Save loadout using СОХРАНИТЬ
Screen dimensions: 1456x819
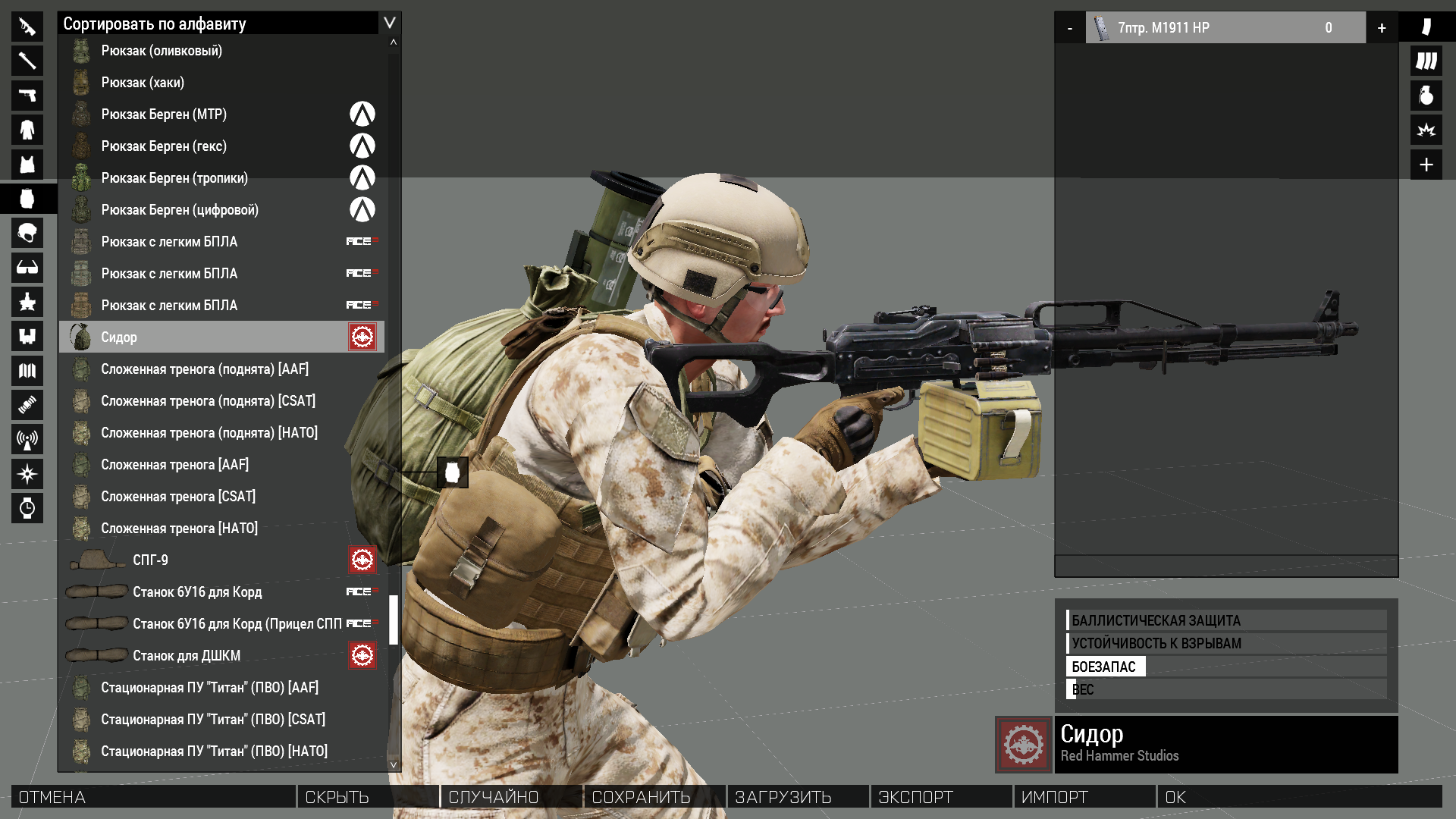pyautogui.click(x=654, y=797)
